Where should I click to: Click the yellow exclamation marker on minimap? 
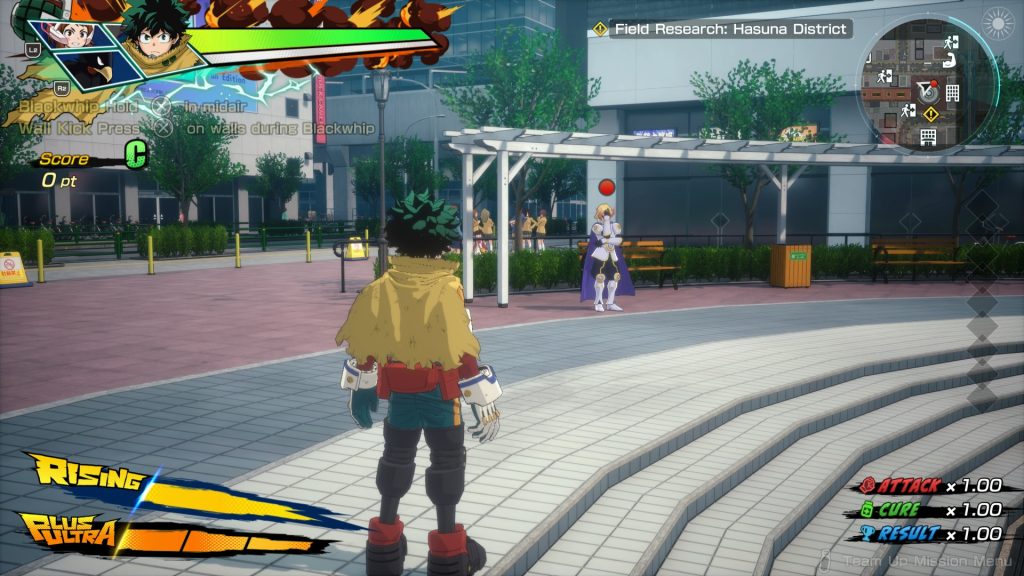coord(930,114)
